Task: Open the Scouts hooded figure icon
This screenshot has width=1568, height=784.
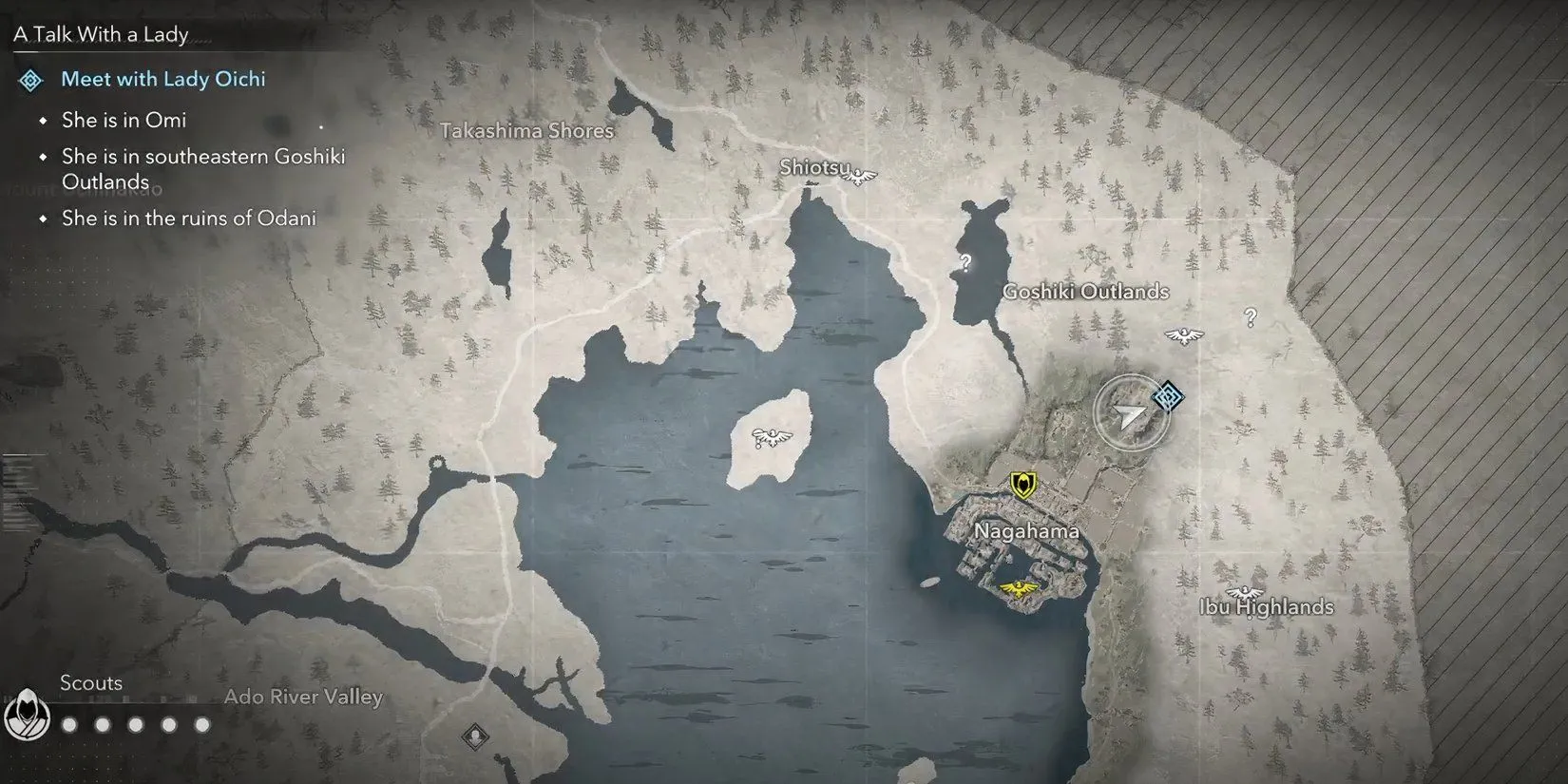Action: coord(26,714)
